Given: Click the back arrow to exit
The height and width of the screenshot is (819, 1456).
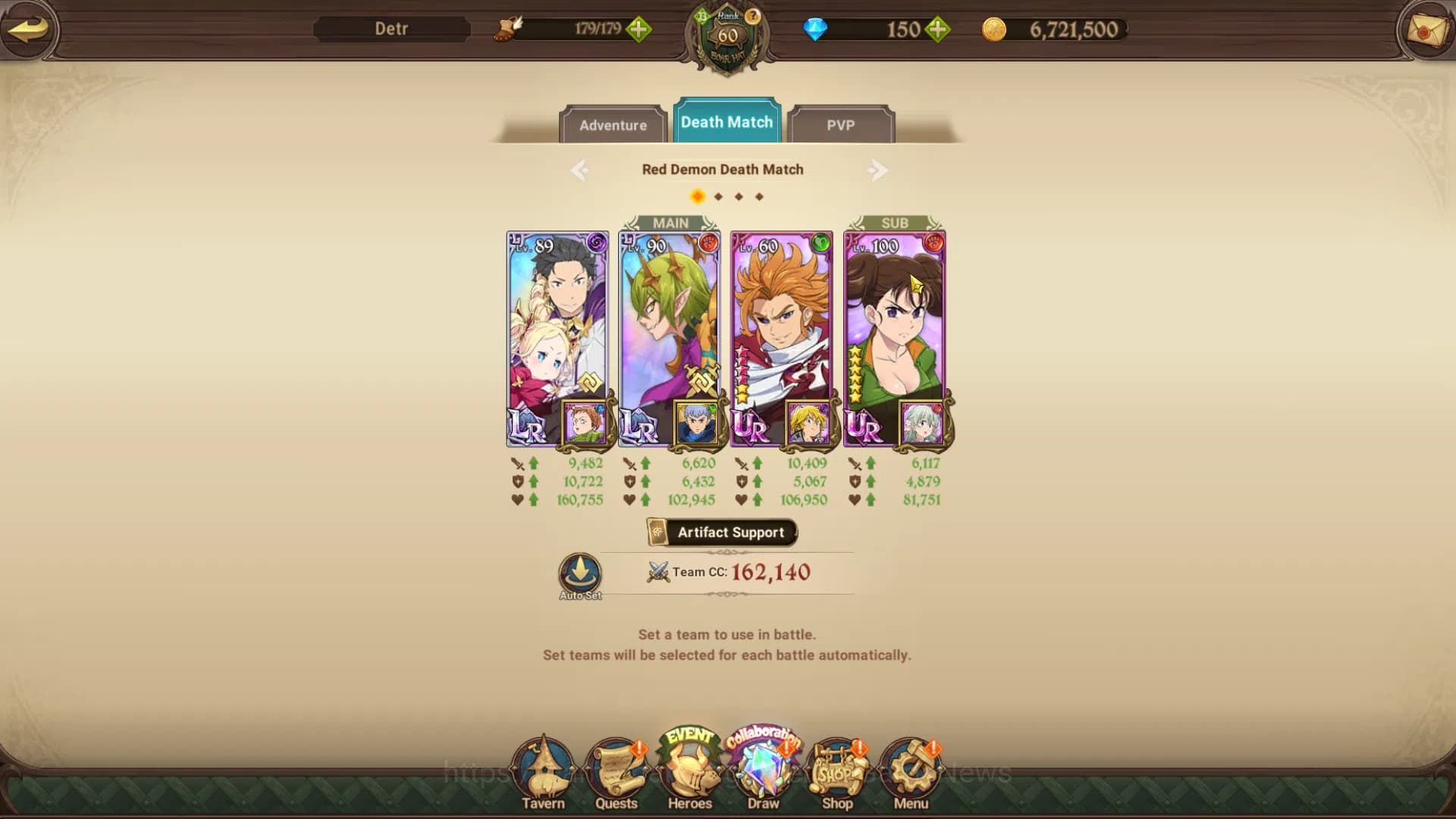Looking at the screenshot, I should coord(28,30).
